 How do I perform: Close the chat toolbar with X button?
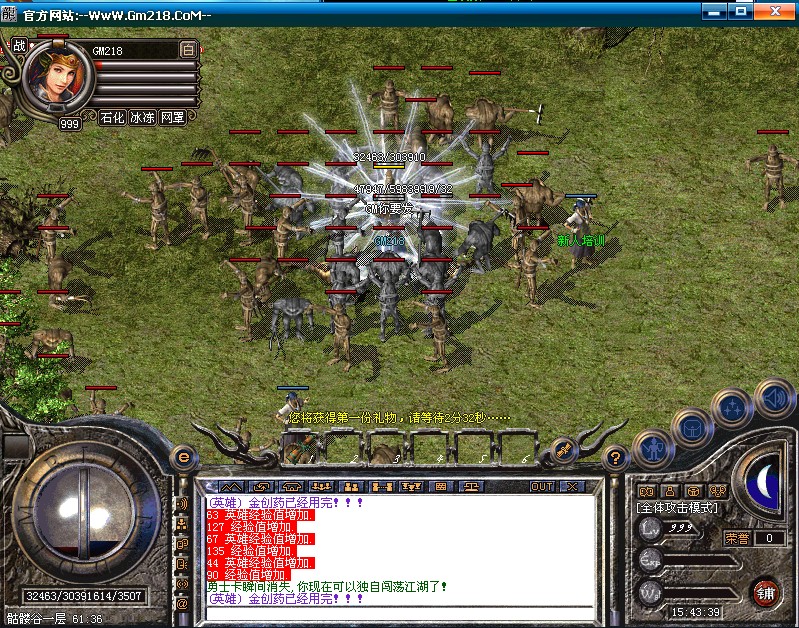[x=571, y=486]
